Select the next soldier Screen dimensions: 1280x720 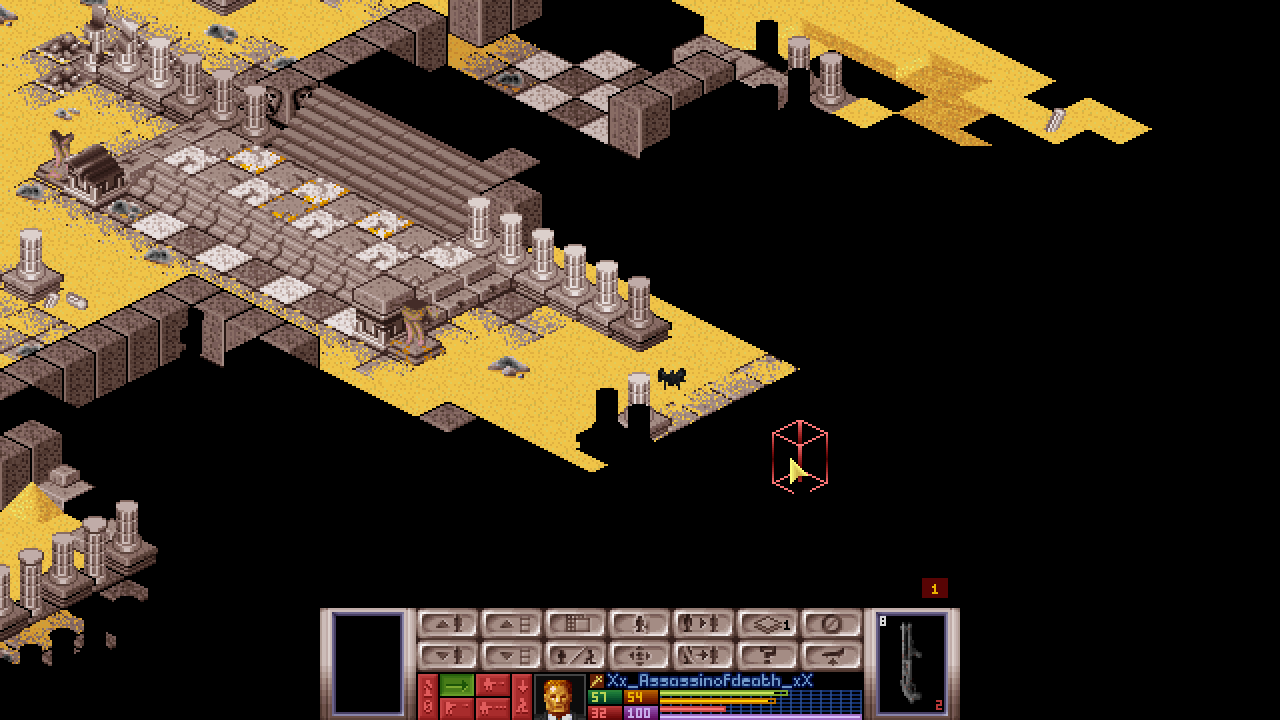pos(704,624)
